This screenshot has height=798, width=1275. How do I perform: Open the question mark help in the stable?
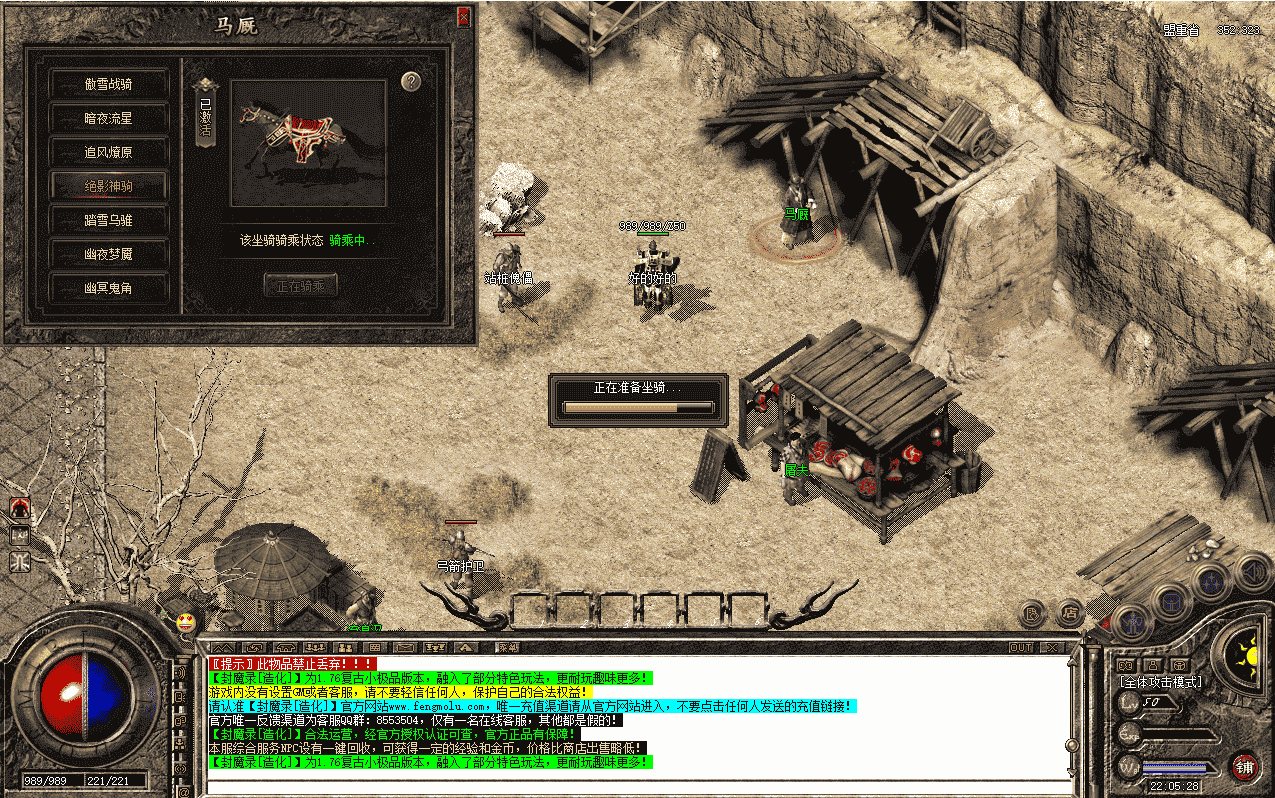click(410, 82)
